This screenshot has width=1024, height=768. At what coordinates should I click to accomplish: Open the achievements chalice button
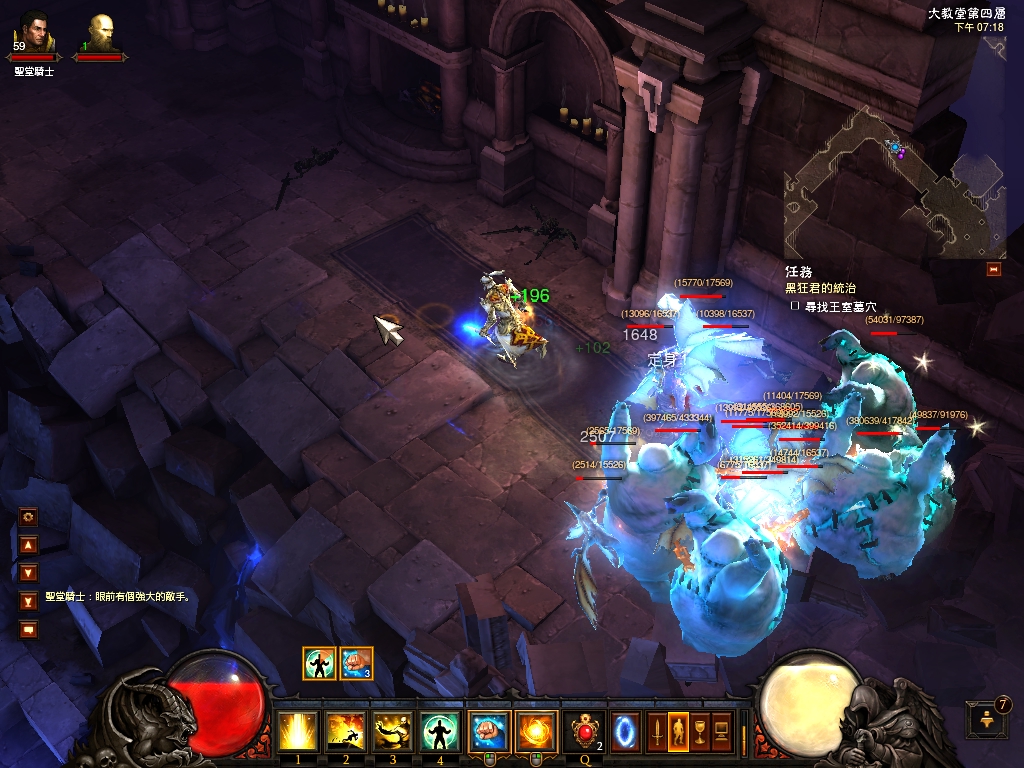pos(698,729)
